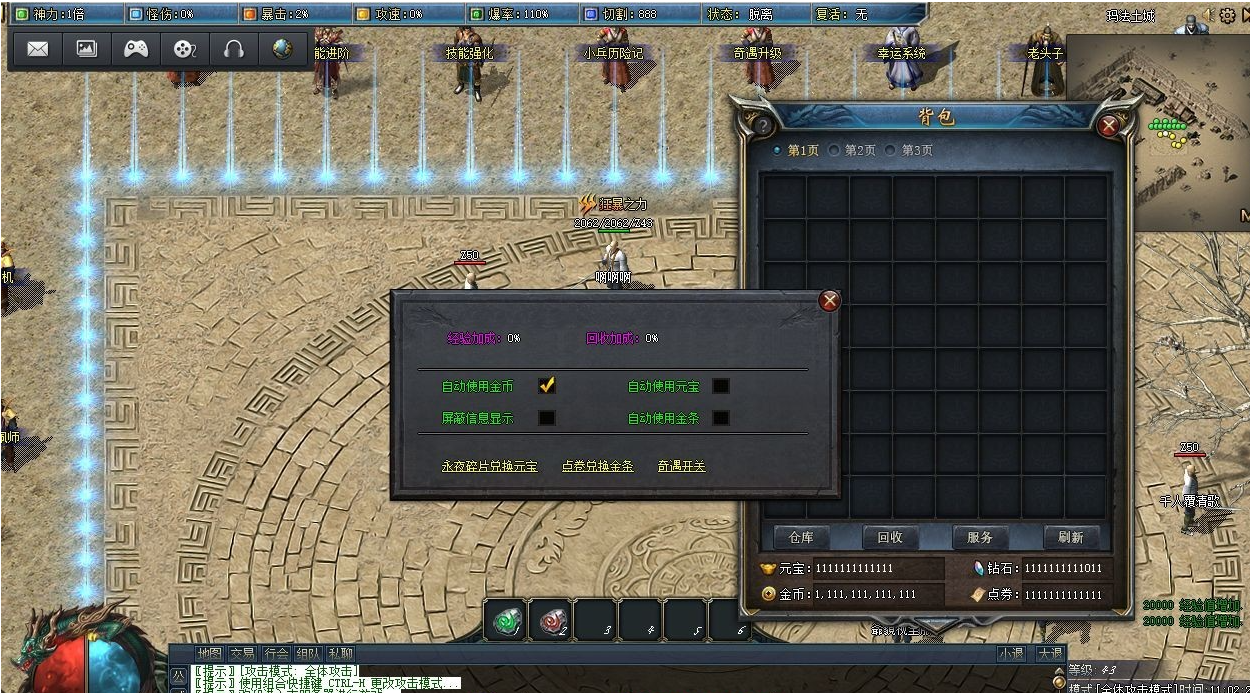The width and height of the screenshot is (1250, 693).
Task: Switch to backpack page 第3页
Action: point(910,150)
